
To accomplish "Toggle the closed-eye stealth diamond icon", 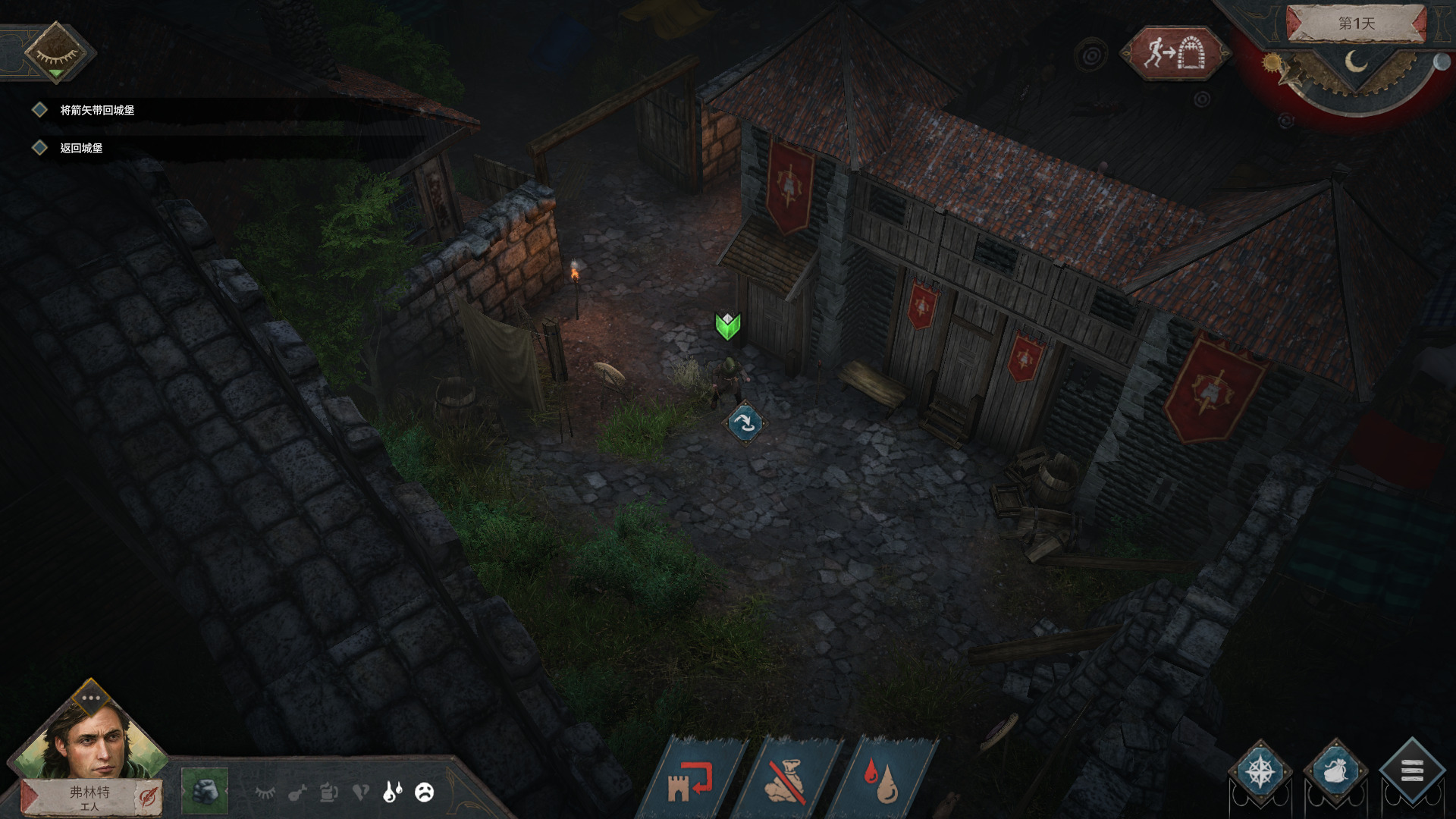I will coord(55,52).
